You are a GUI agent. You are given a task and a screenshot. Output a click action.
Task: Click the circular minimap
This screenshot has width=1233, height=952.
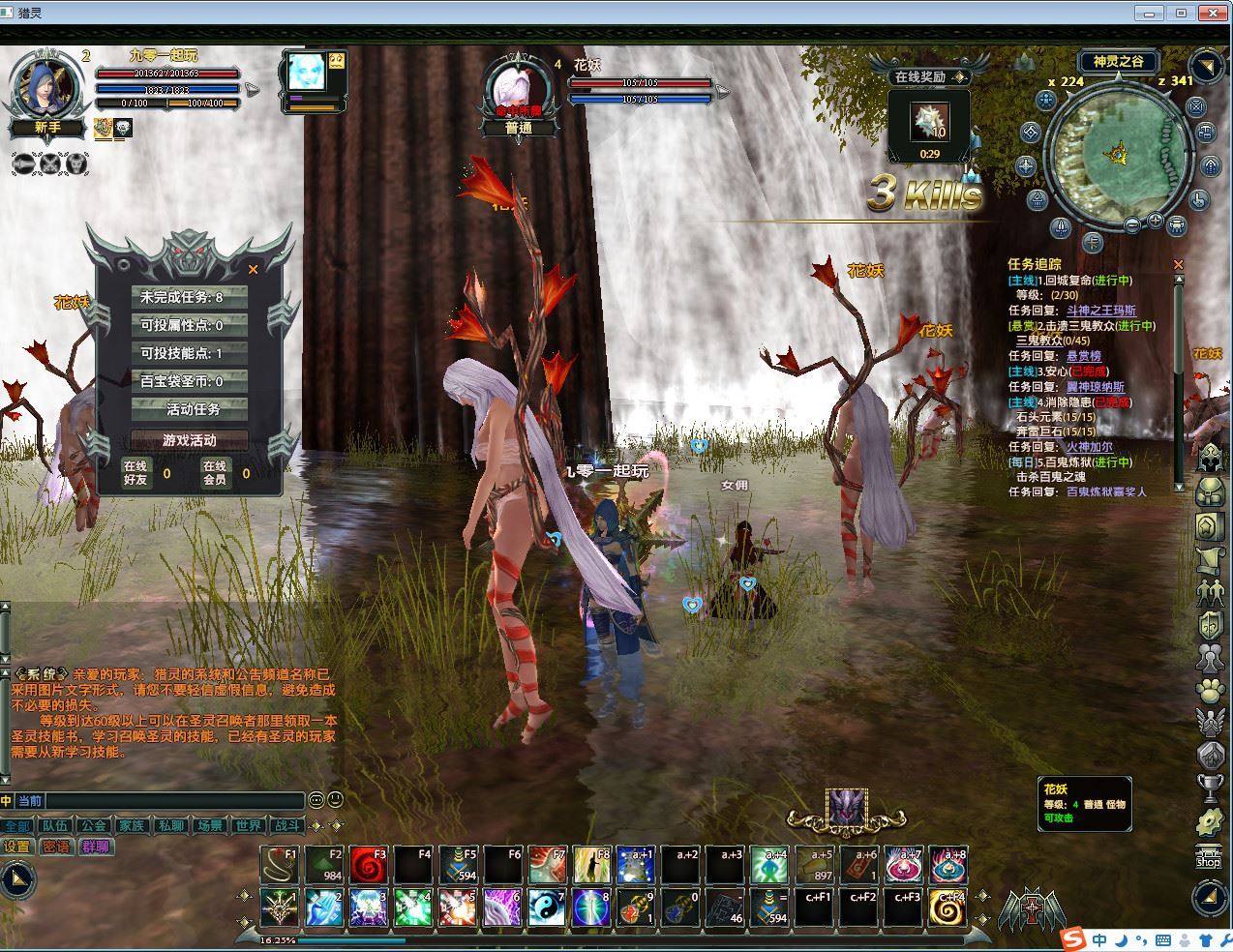[x=1117, y=155]
